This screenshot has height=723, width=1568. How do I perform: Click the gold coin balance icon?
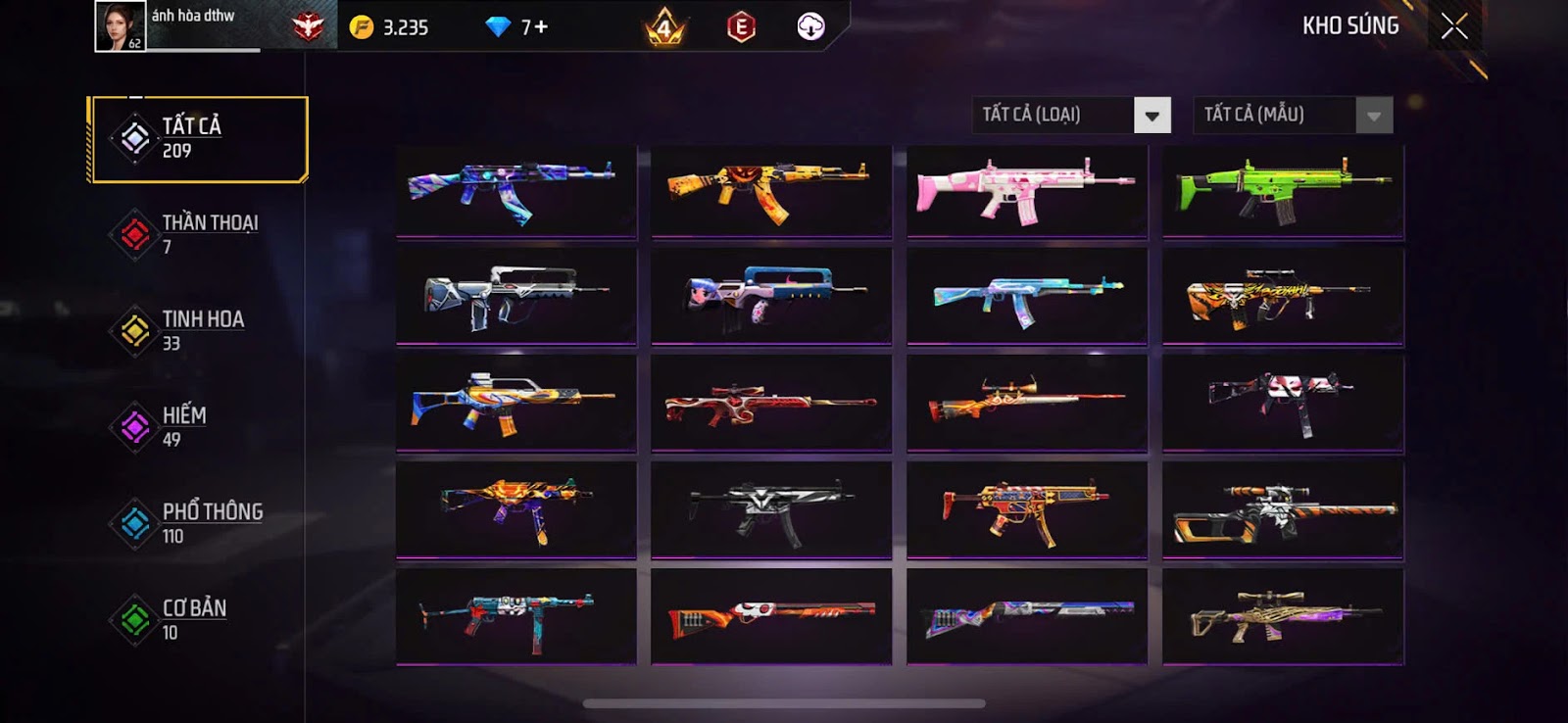pos(362,27)
